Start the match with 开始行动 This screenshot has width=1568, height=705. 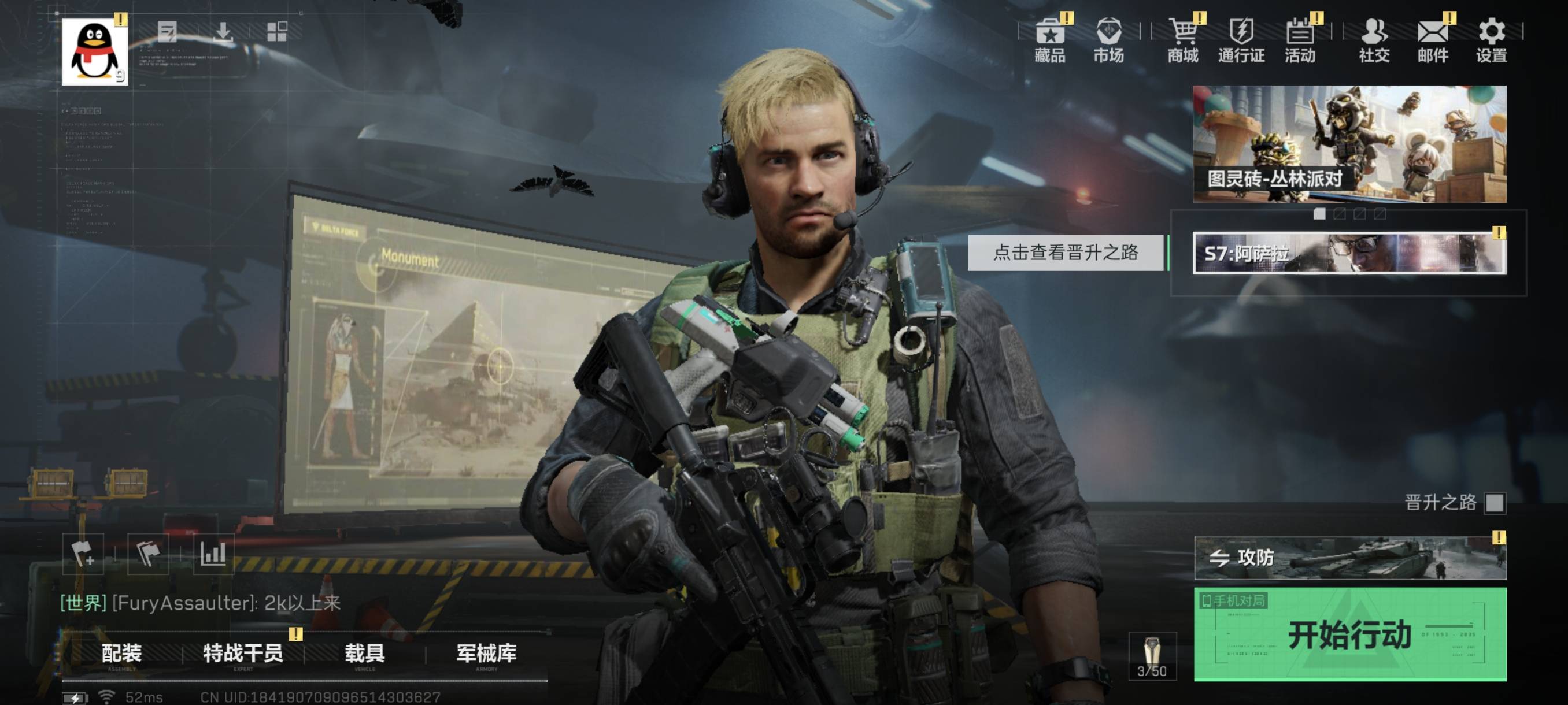(1349, 634)
